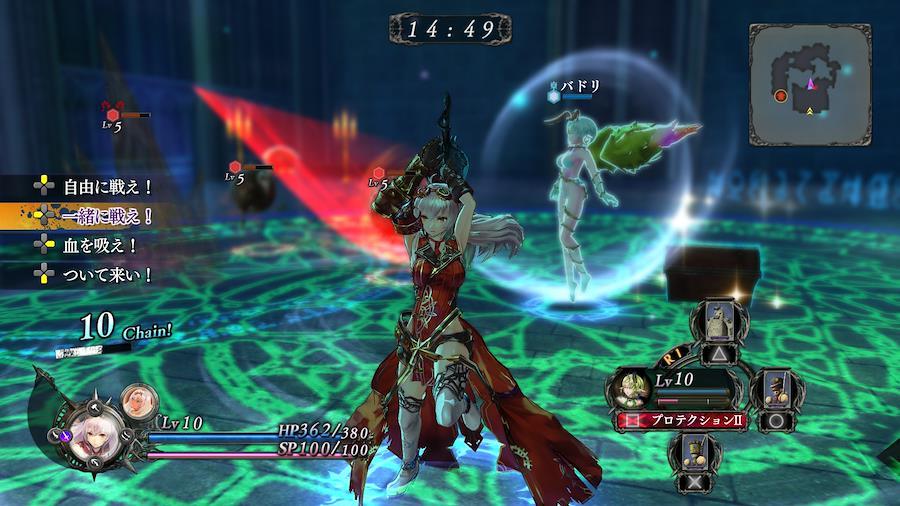This screenshot has width=900, height=506.
Task: Click the green-haired servan portrait
Action: pos(632,389)
